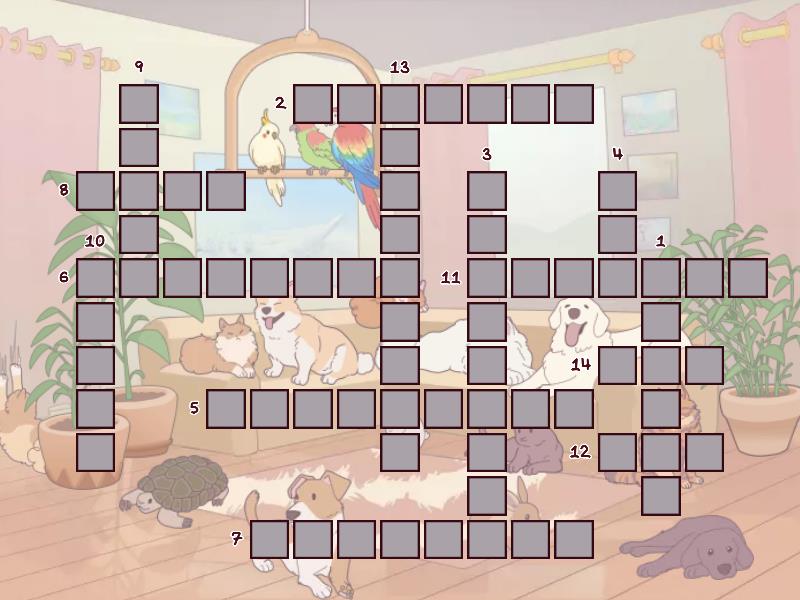Image resolution: width=800 pixels, height=600 pixels.
Task: Pick the first square of 6 across
Action: click(x=95, y=278)
